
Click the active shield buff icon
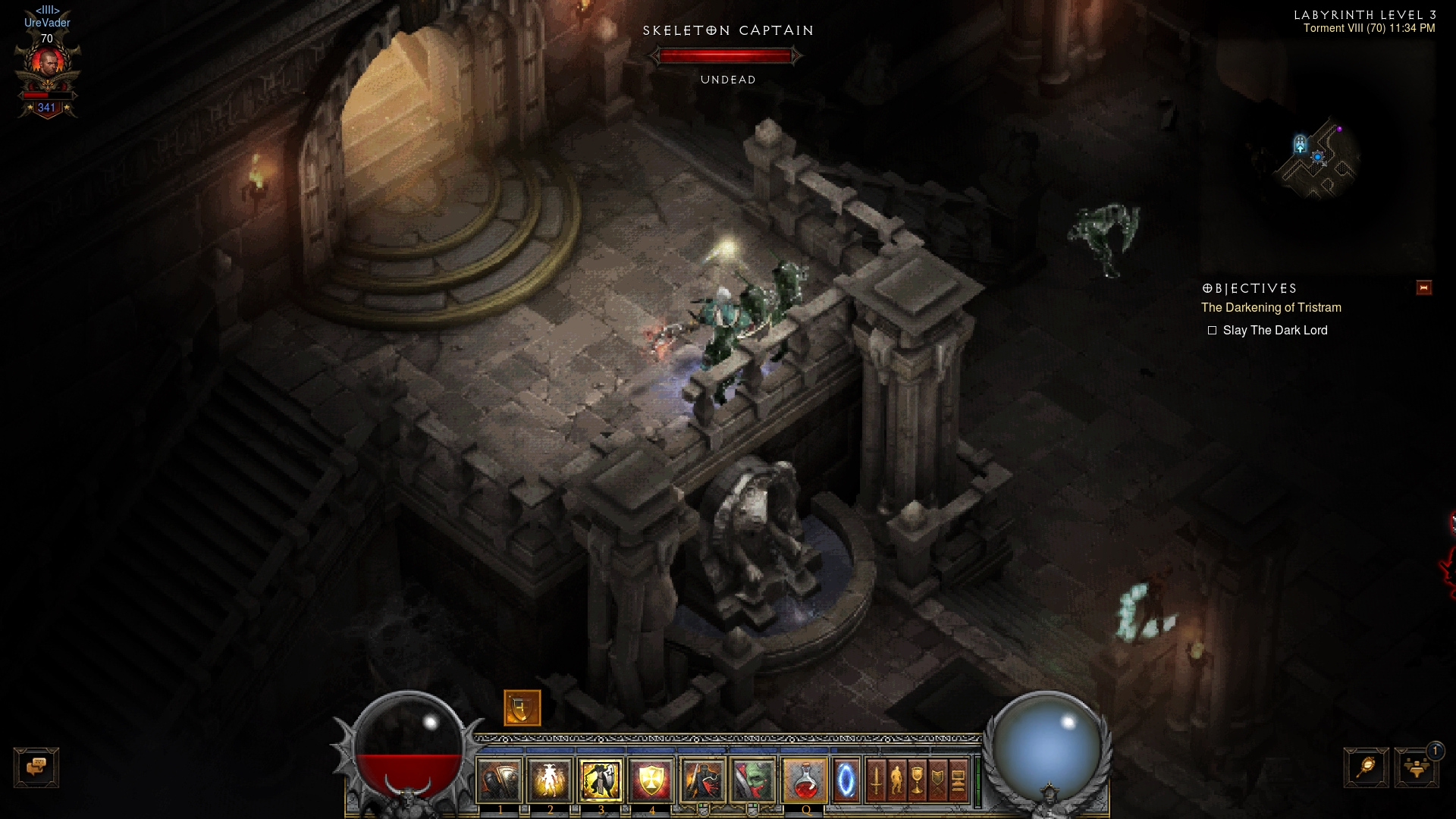pyautogui.click(x=522, y=708)
